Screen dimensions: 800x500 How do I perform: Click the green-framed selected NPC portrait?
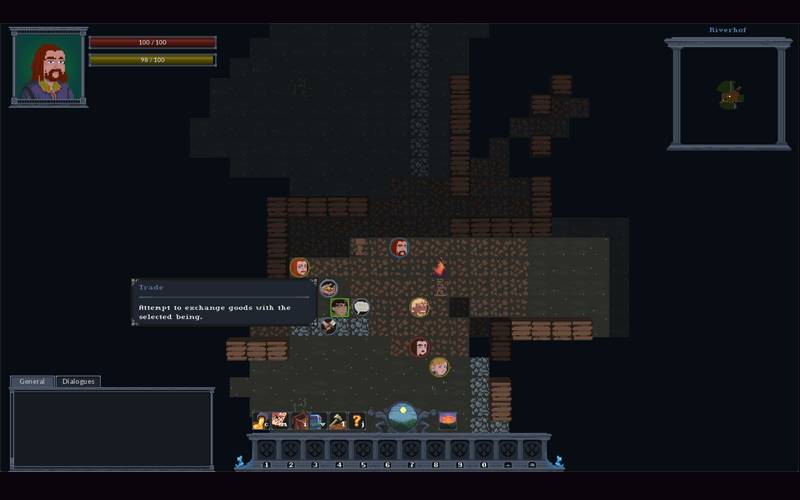point(339,308)
